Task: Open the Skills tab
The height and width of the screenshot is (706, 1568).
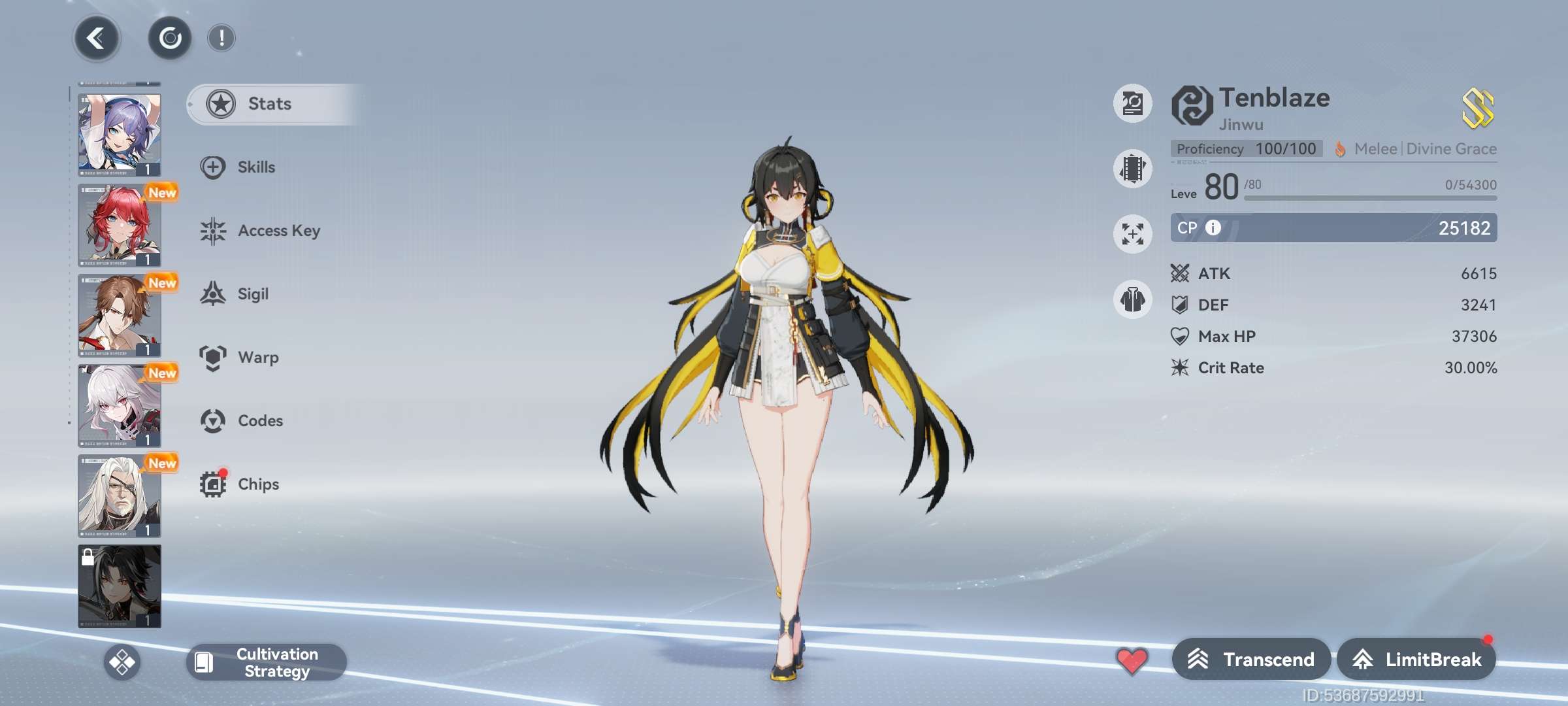Action: pyautogui.click(x=256, y=167)
